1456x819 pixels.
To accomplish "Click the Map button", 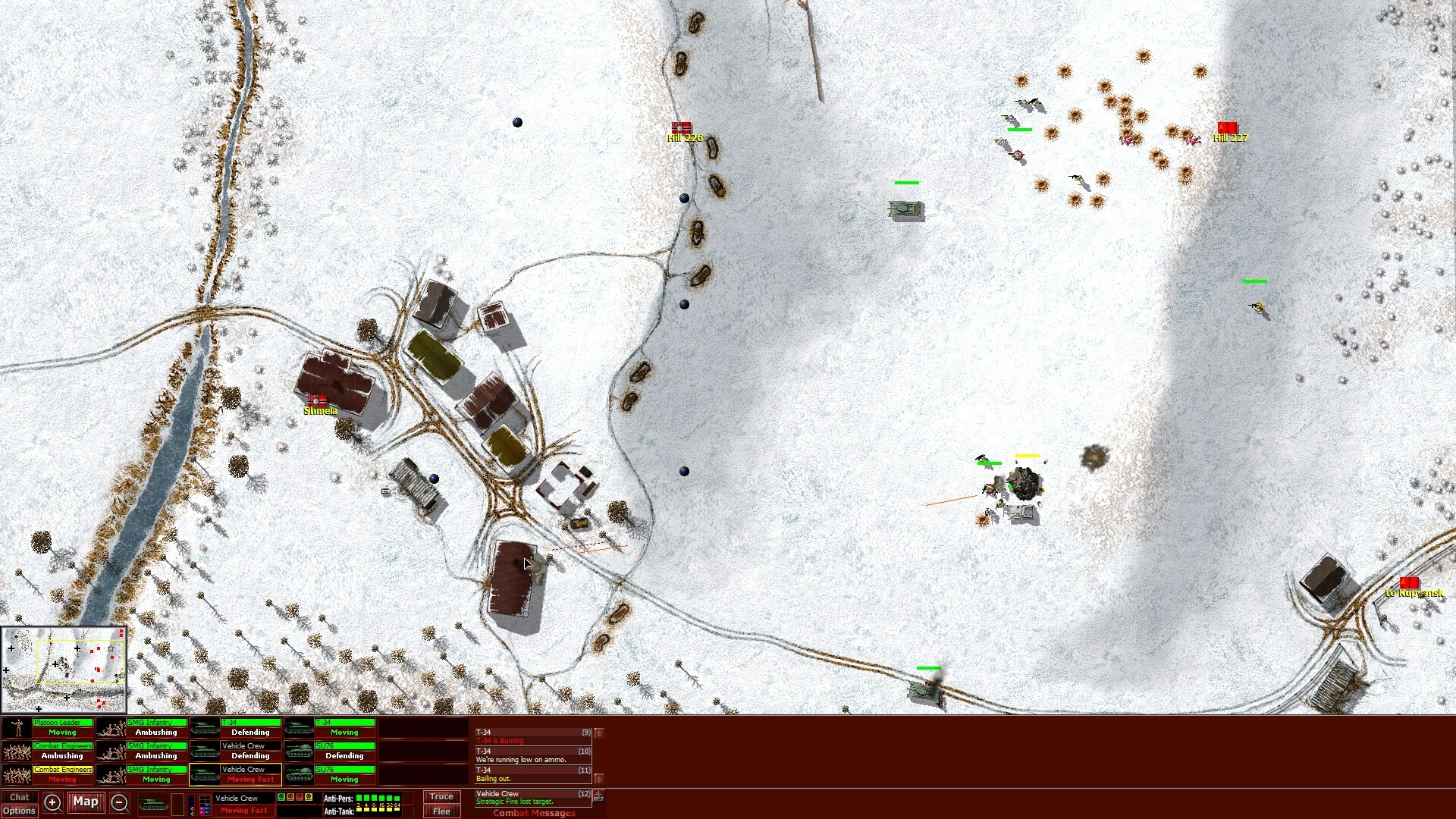I will click(86, 802).
